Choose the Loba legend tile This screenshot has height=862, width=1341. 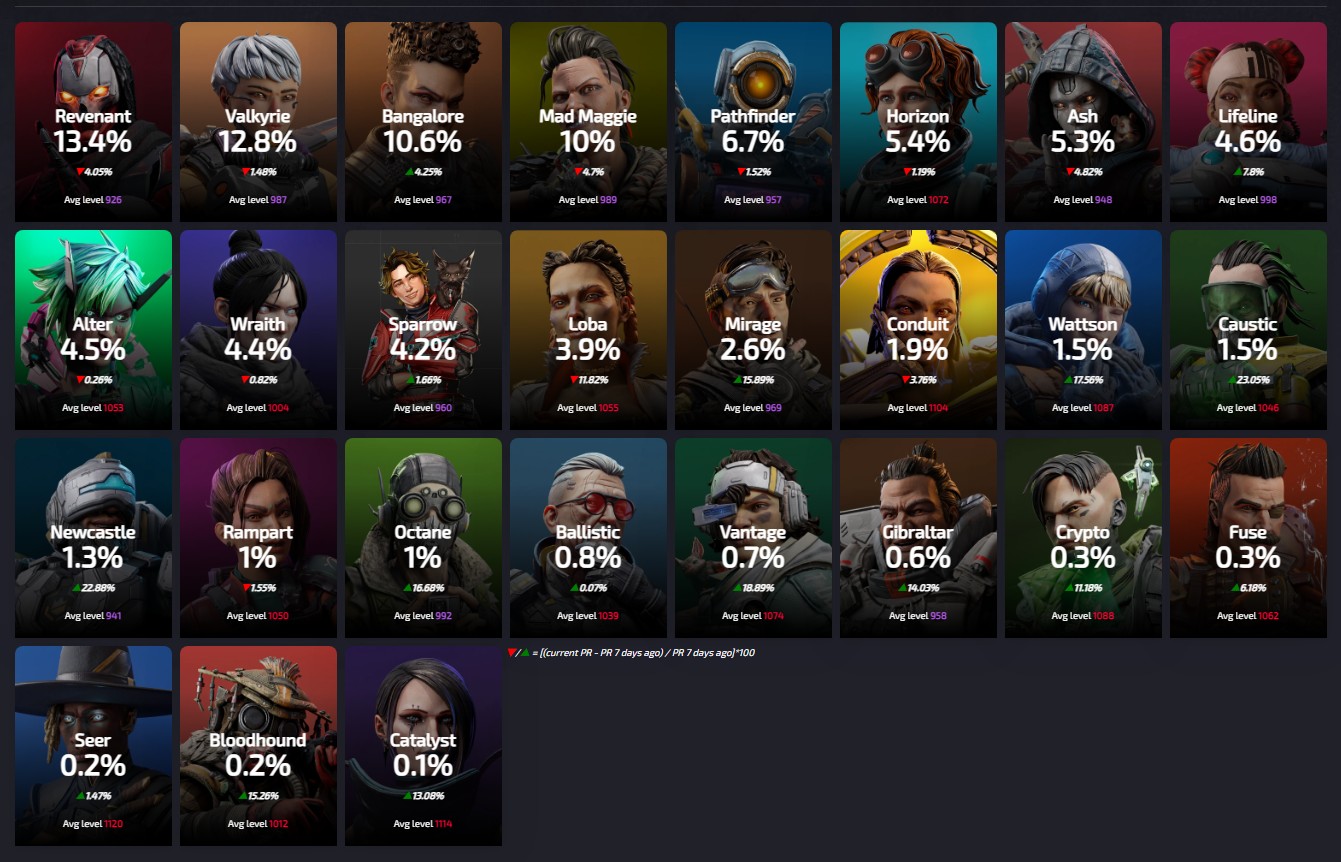[588, 330]
